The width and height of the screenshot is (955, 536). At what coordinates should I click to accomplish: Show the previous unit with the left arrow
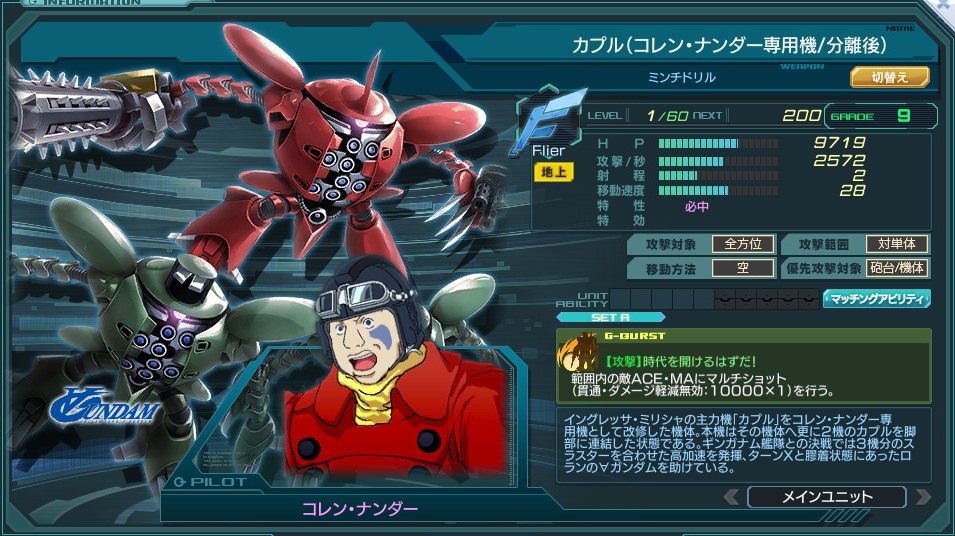point(731,497)
